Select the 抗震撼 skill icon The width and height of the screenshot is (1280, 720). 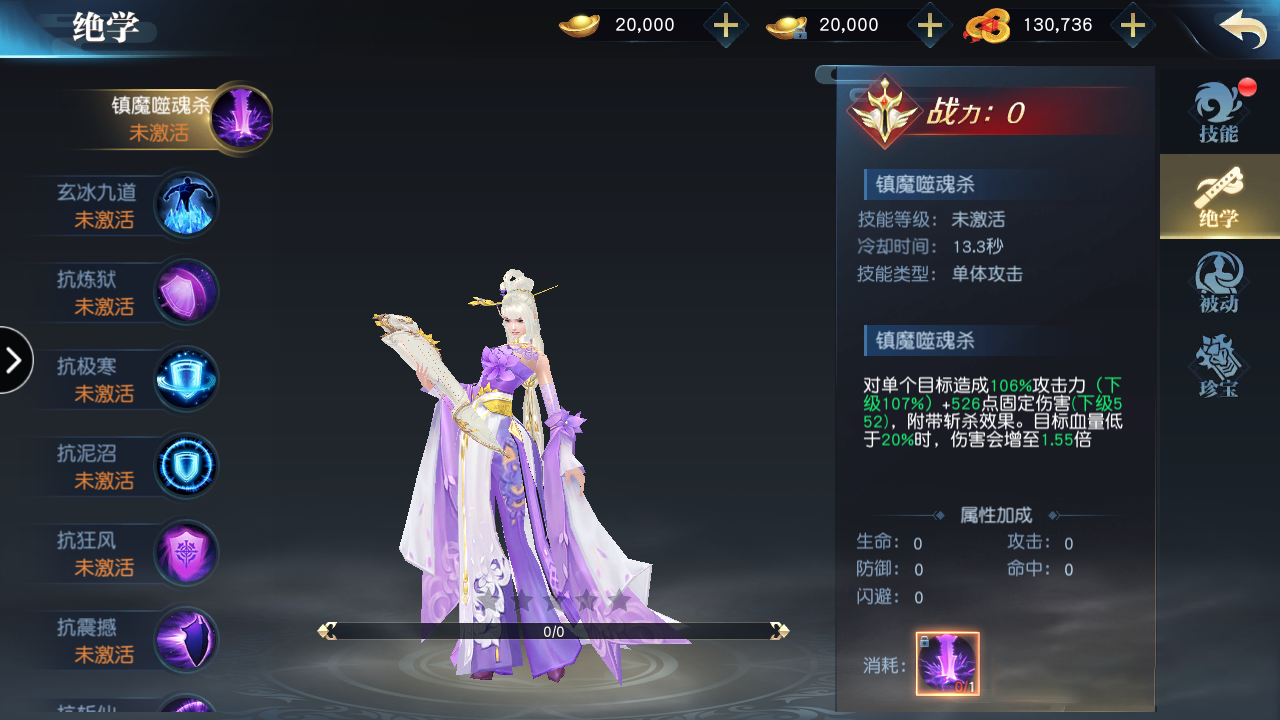pyautogui.click(x=186, y=639)
